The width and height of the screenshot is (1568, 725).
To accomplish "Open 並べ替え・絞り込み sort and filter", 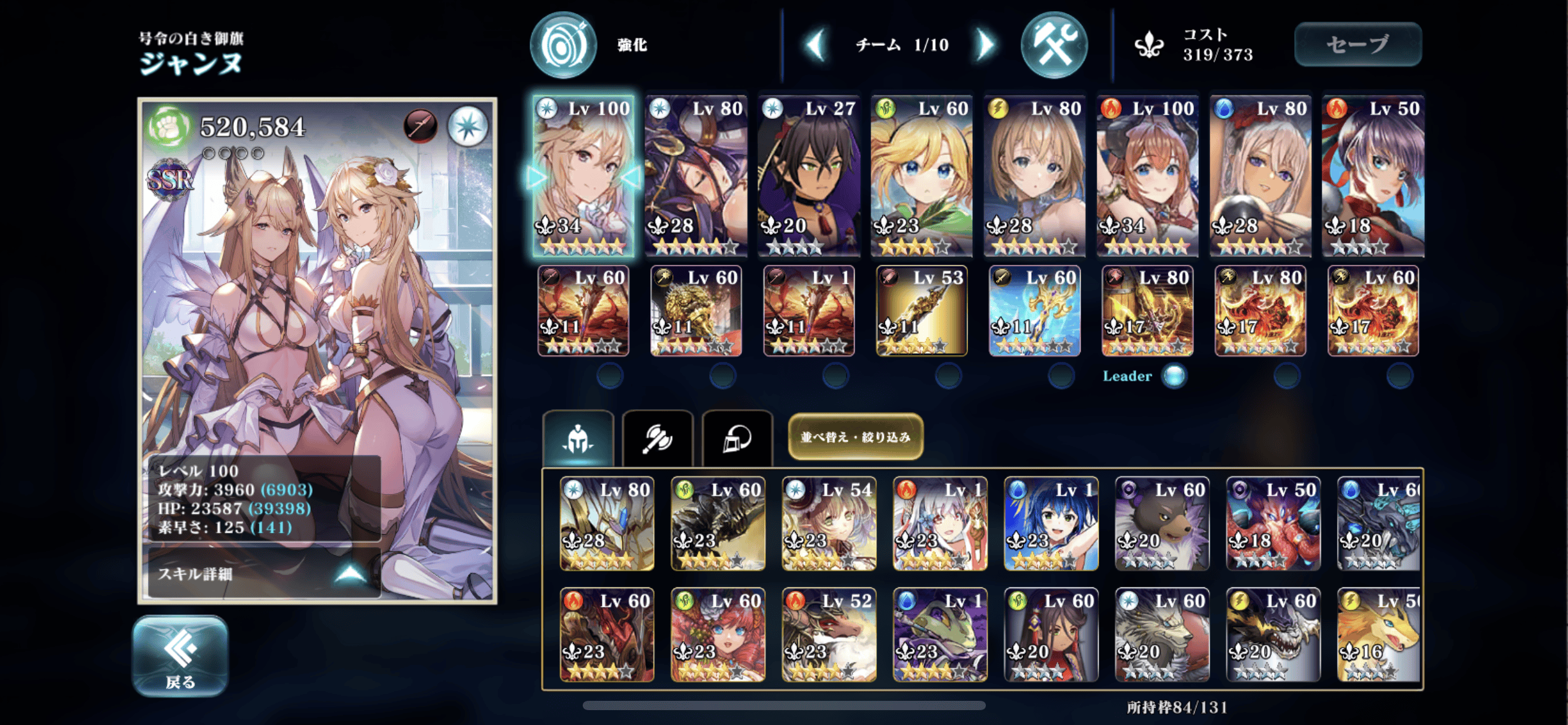I will coord(855,437).
